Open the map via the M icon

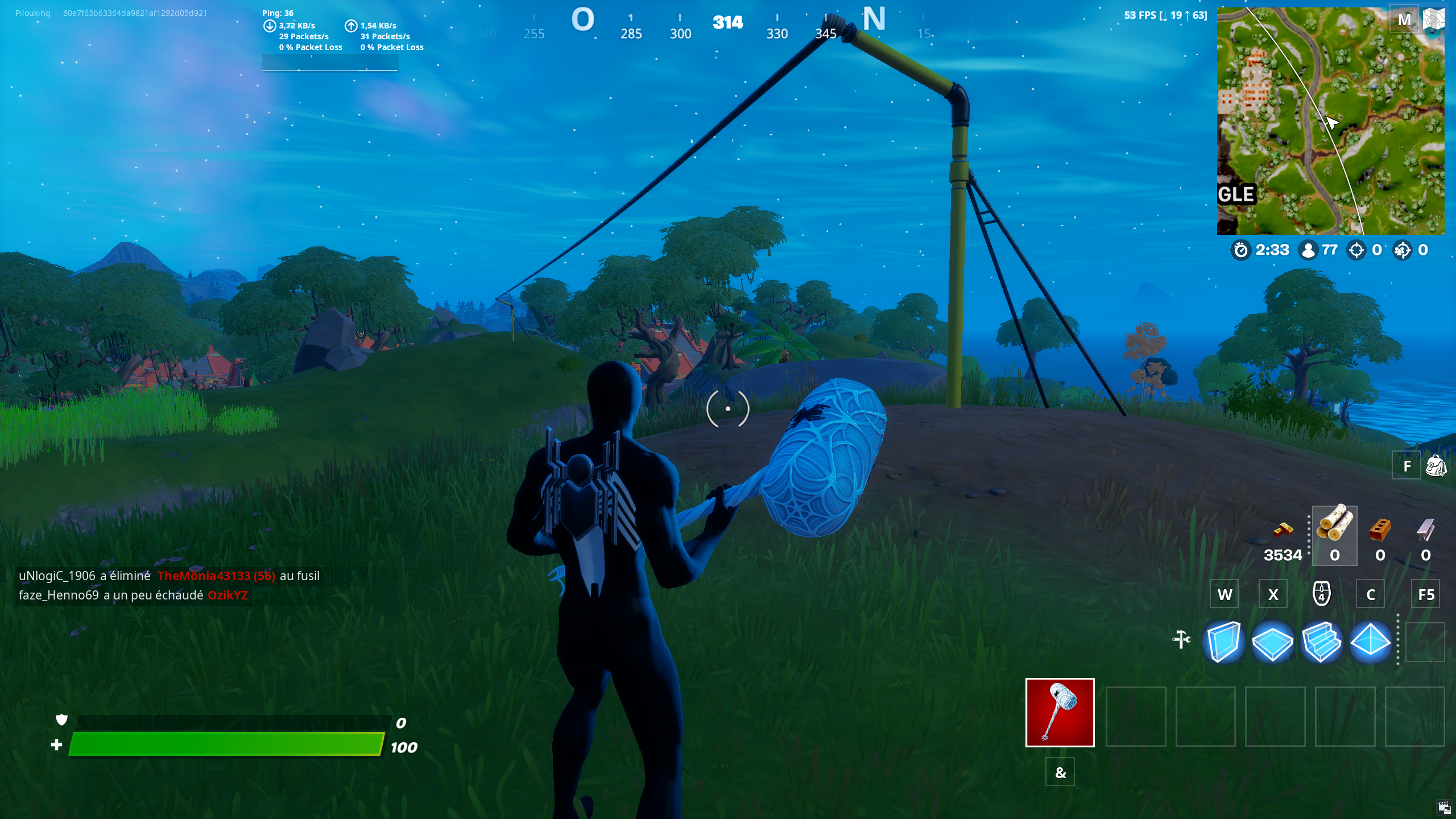[x=1405, y=19]
